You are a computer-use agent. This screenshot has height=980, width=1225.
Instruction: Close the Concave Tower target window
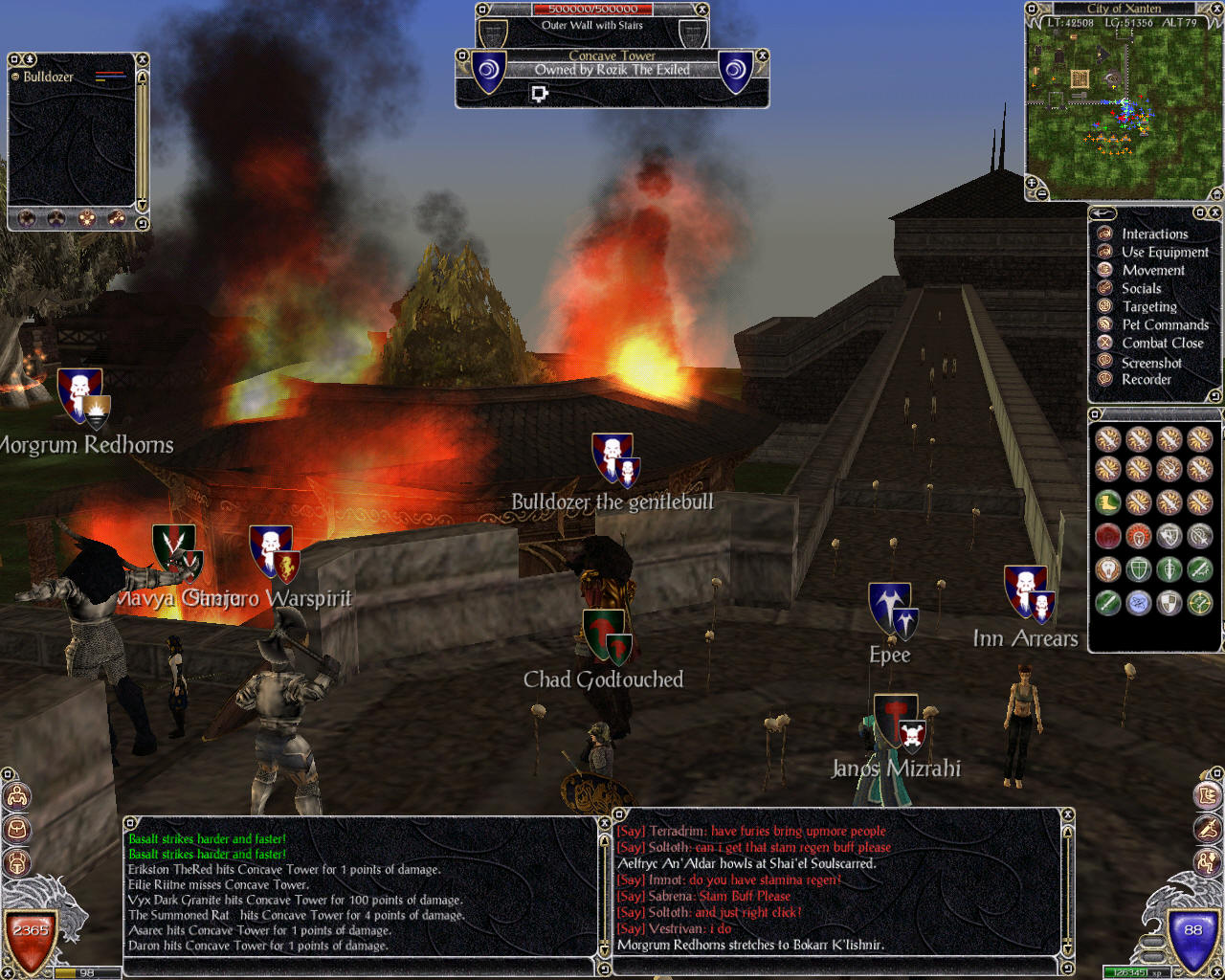click(763, 56)
